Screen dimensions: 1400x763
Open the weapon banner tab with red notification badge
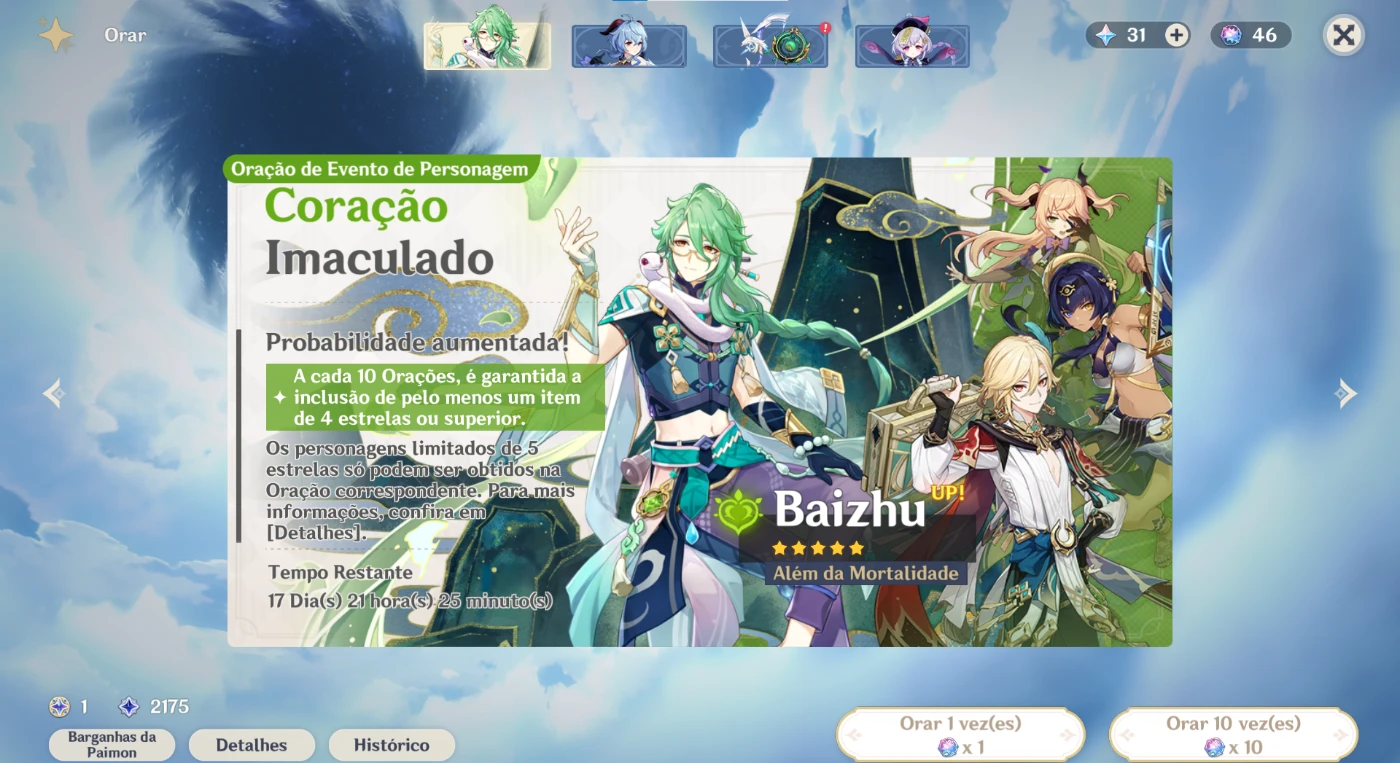tap(770, 44)
